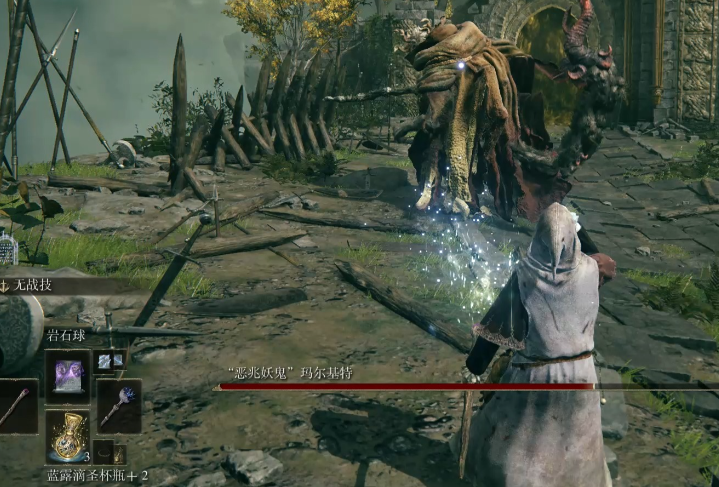The height and width of the screenshot is (487, 719).
Task: Select the right-hand glintstone staff slot
Action: tap(119, 405)
